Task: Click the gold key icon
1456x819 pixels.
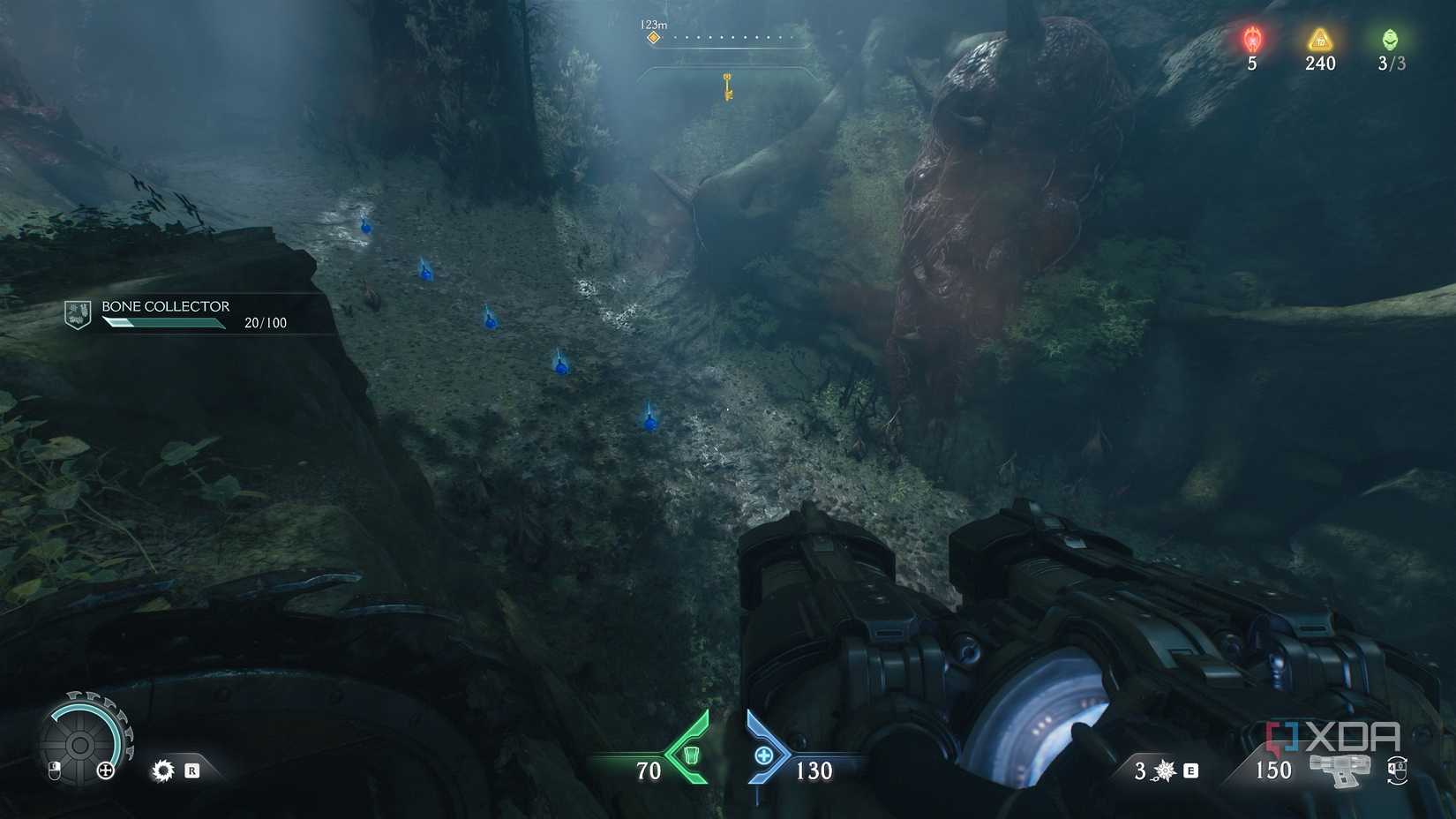Action: point(728,86)
